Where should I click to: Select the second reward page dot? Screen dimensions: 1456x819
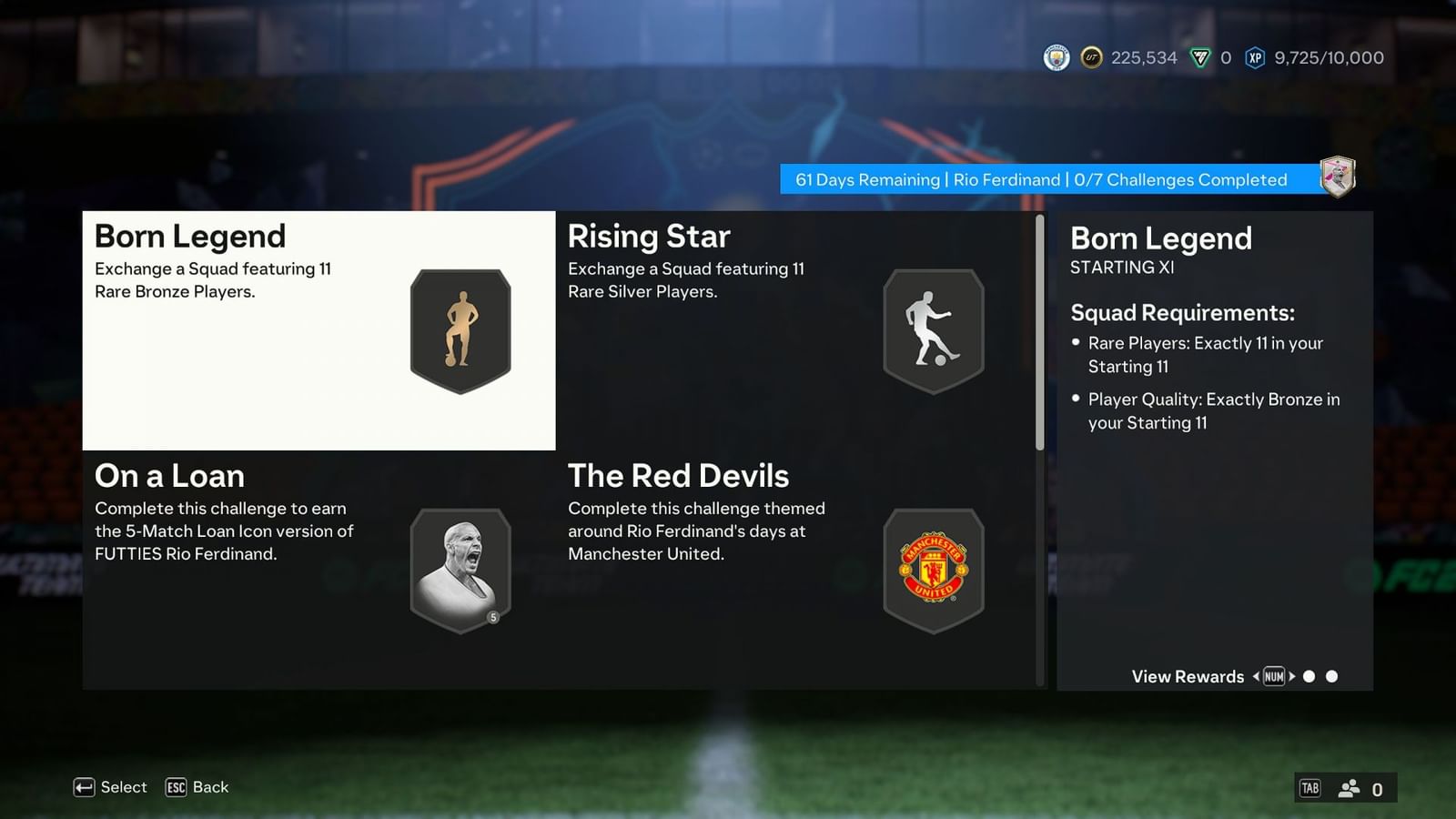tap(1331, 676)
